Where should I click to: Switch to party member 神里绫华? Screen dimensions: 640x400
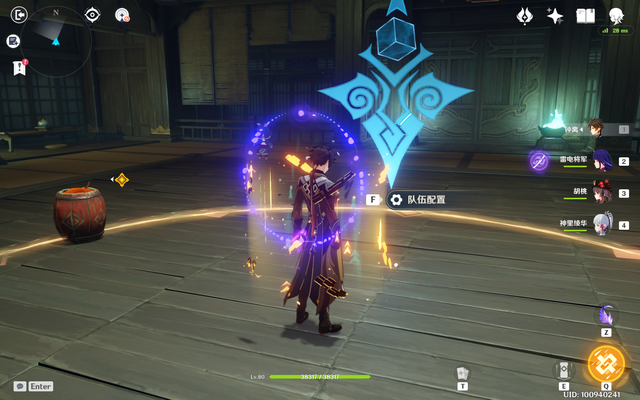[601, 224]
